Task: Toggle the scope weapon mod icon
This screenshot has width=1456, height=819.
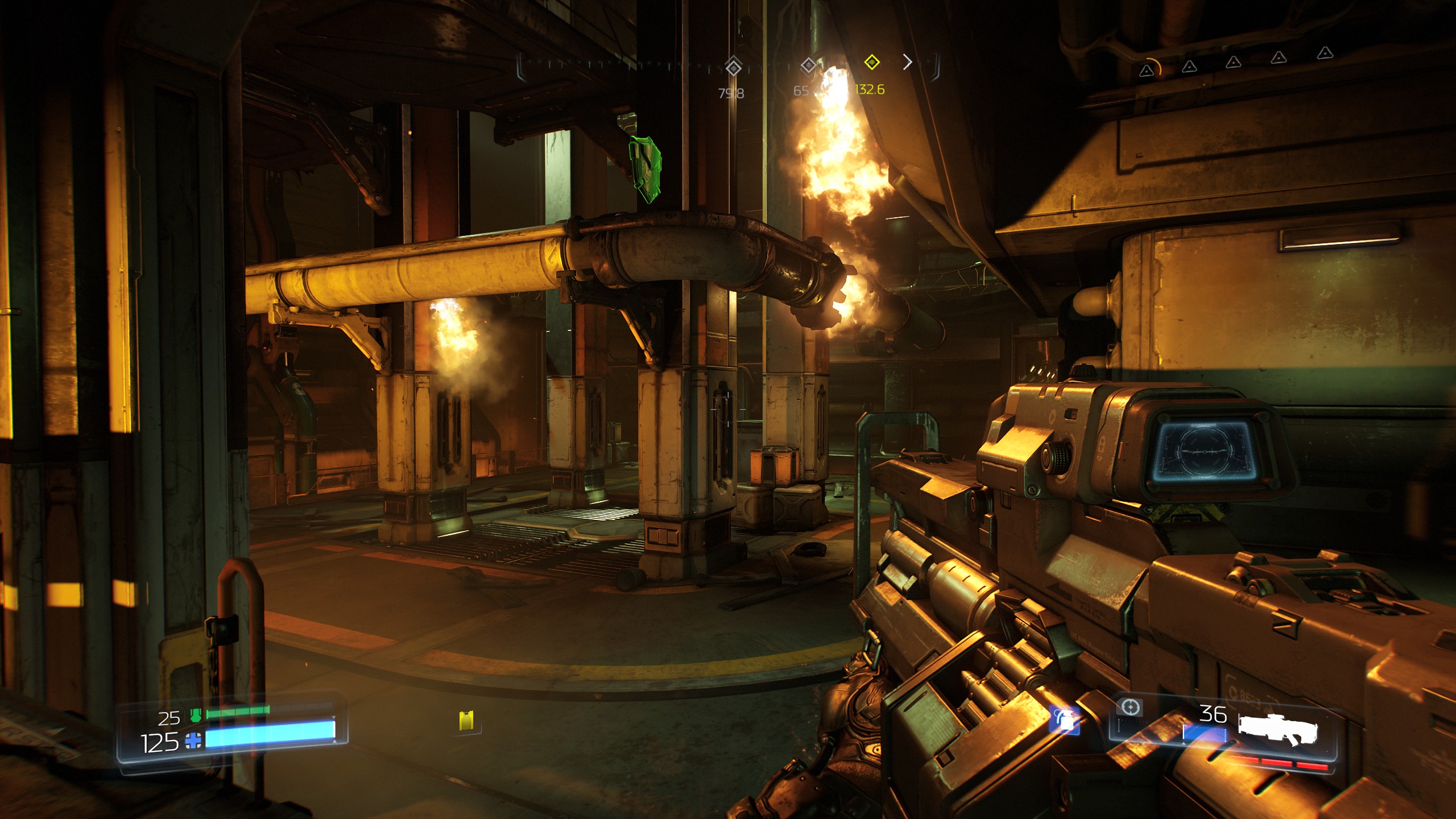Action: click(x=1130, y=708)
